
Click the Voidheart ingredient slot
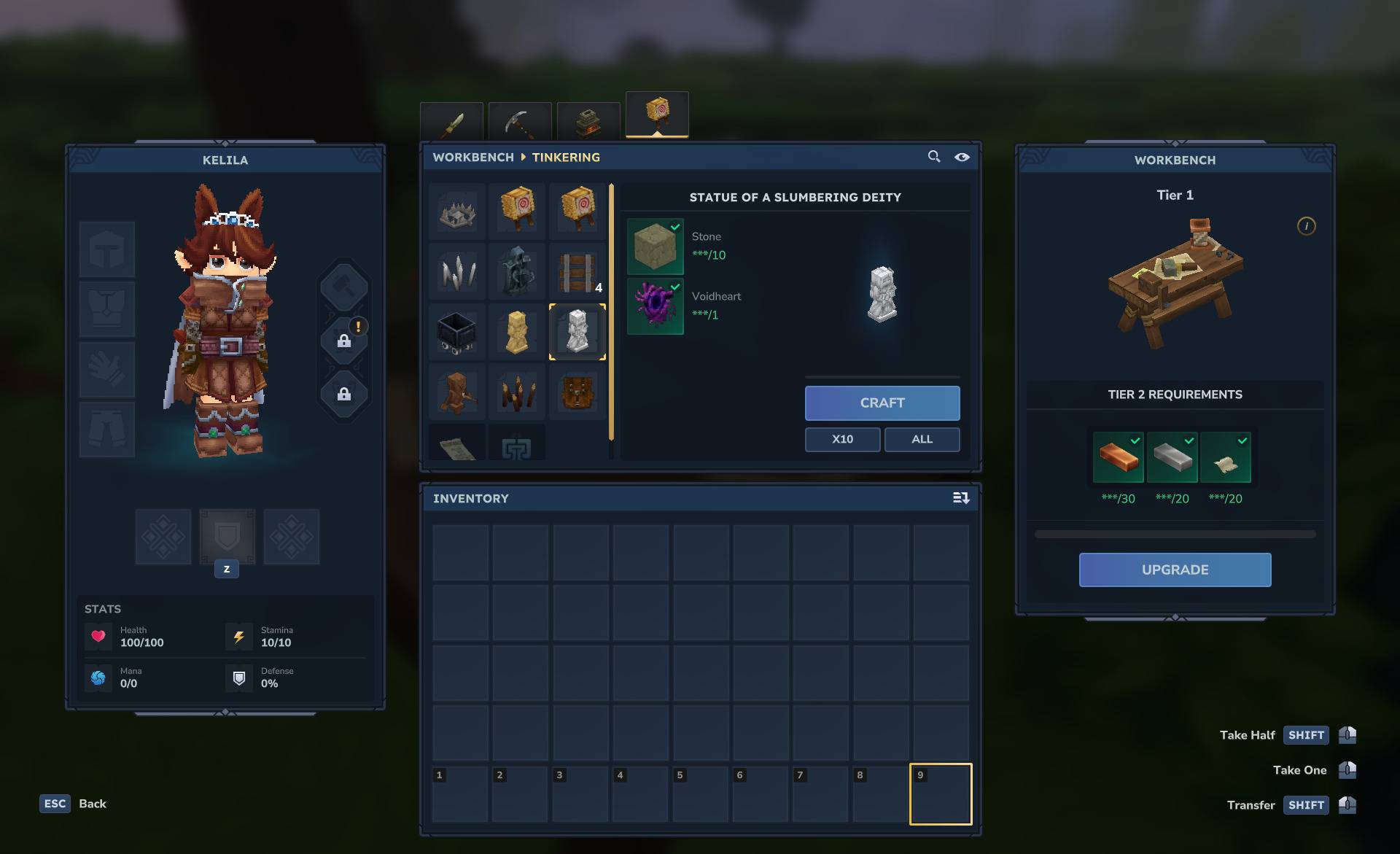[x=655, y=306]
